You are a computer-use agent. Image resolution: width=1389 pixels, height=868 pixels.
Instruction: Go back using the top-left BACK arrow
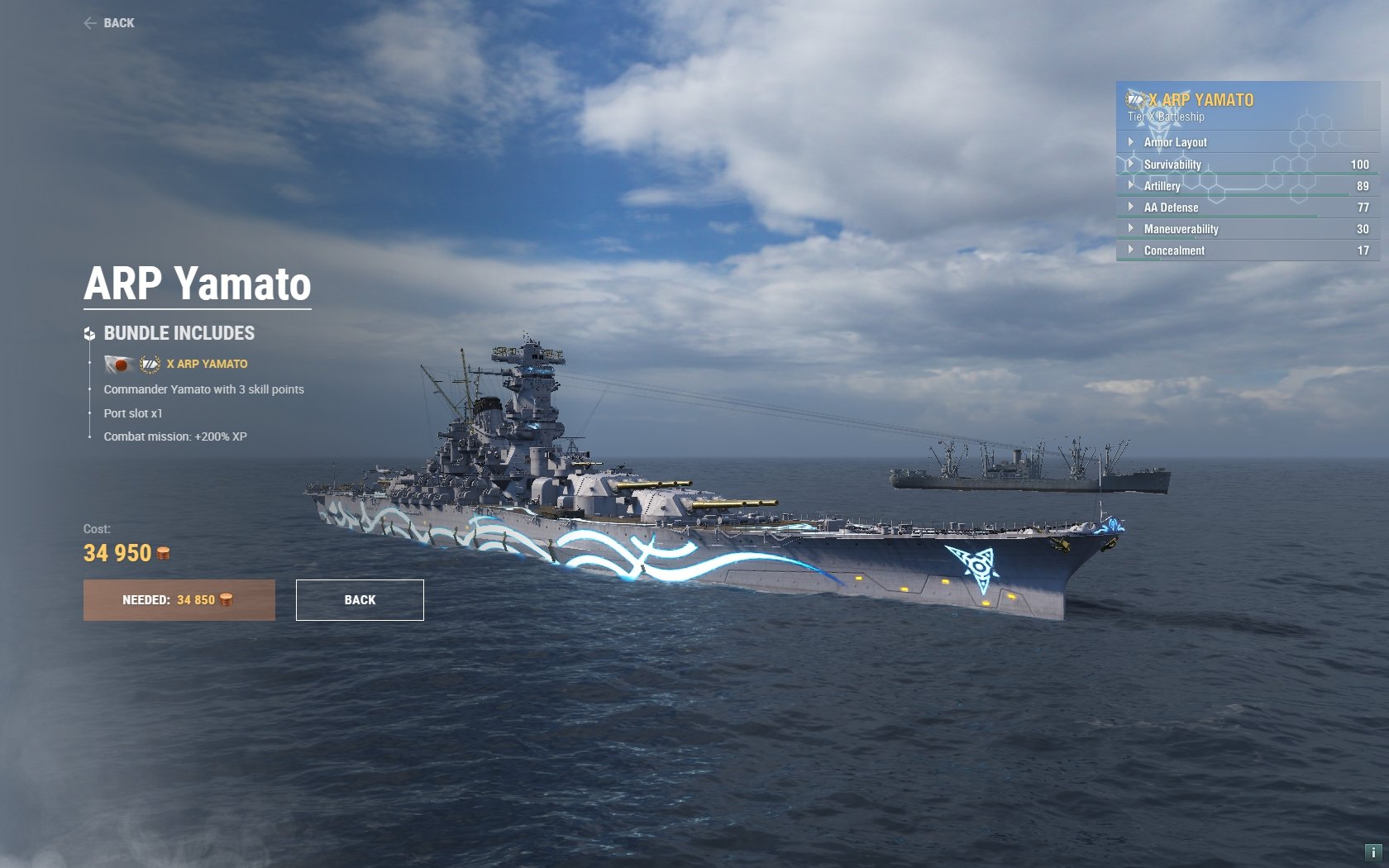pyautogui.click(x=109, y=23)
